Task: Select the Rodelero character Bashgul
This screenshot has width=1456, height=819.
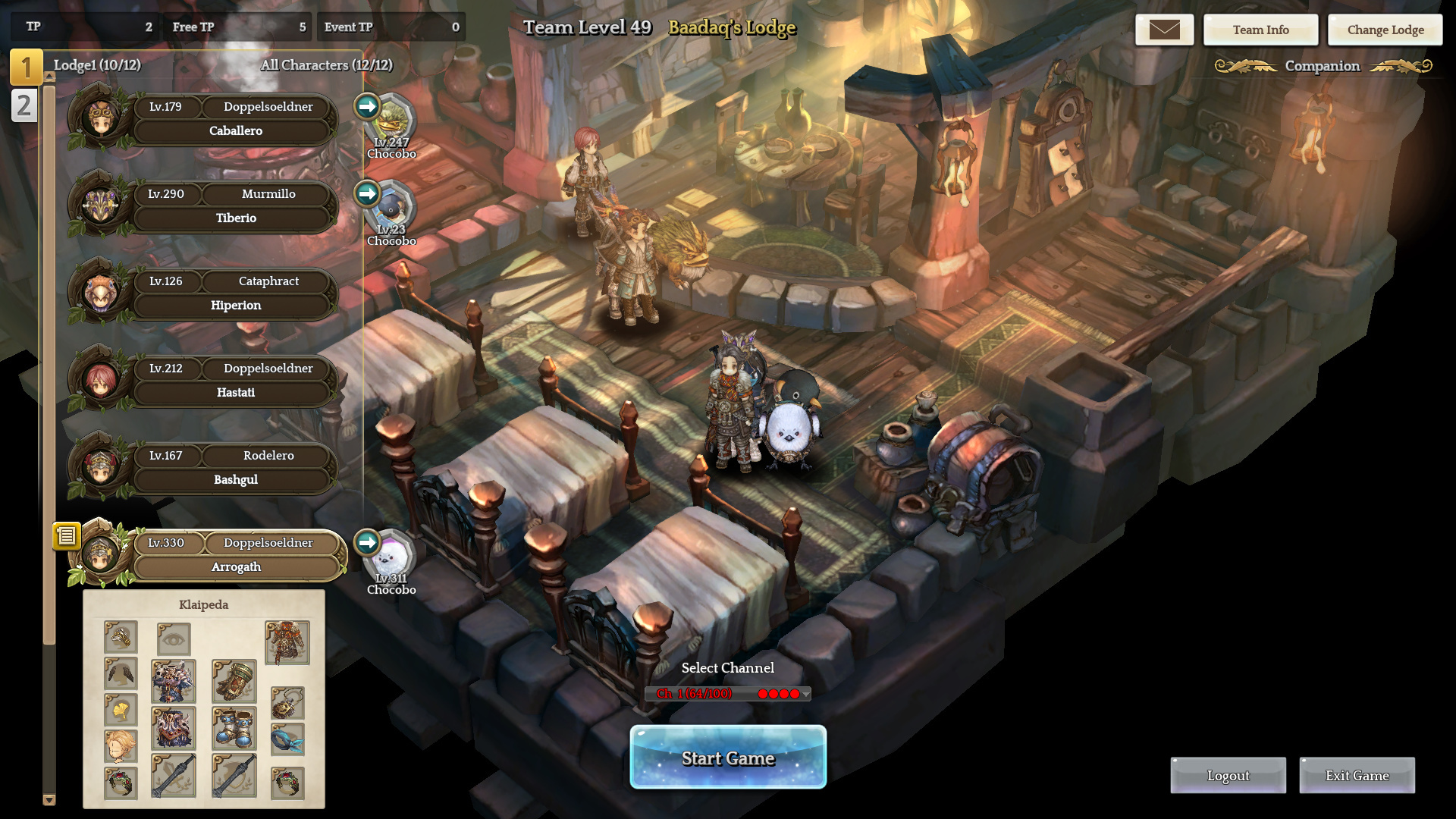Action: [x=235, y=479]
